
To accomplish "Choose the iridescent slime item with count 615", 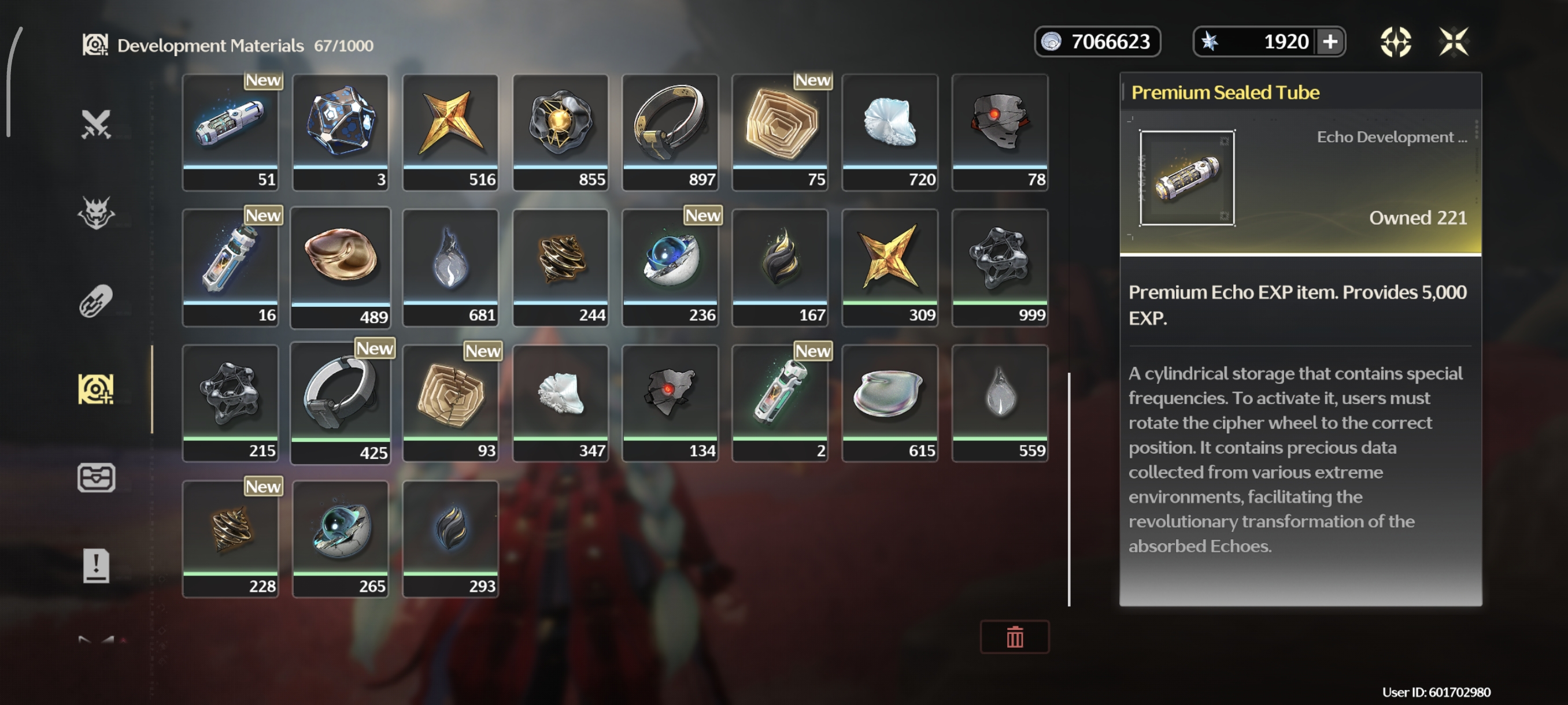I will [889, 403].
